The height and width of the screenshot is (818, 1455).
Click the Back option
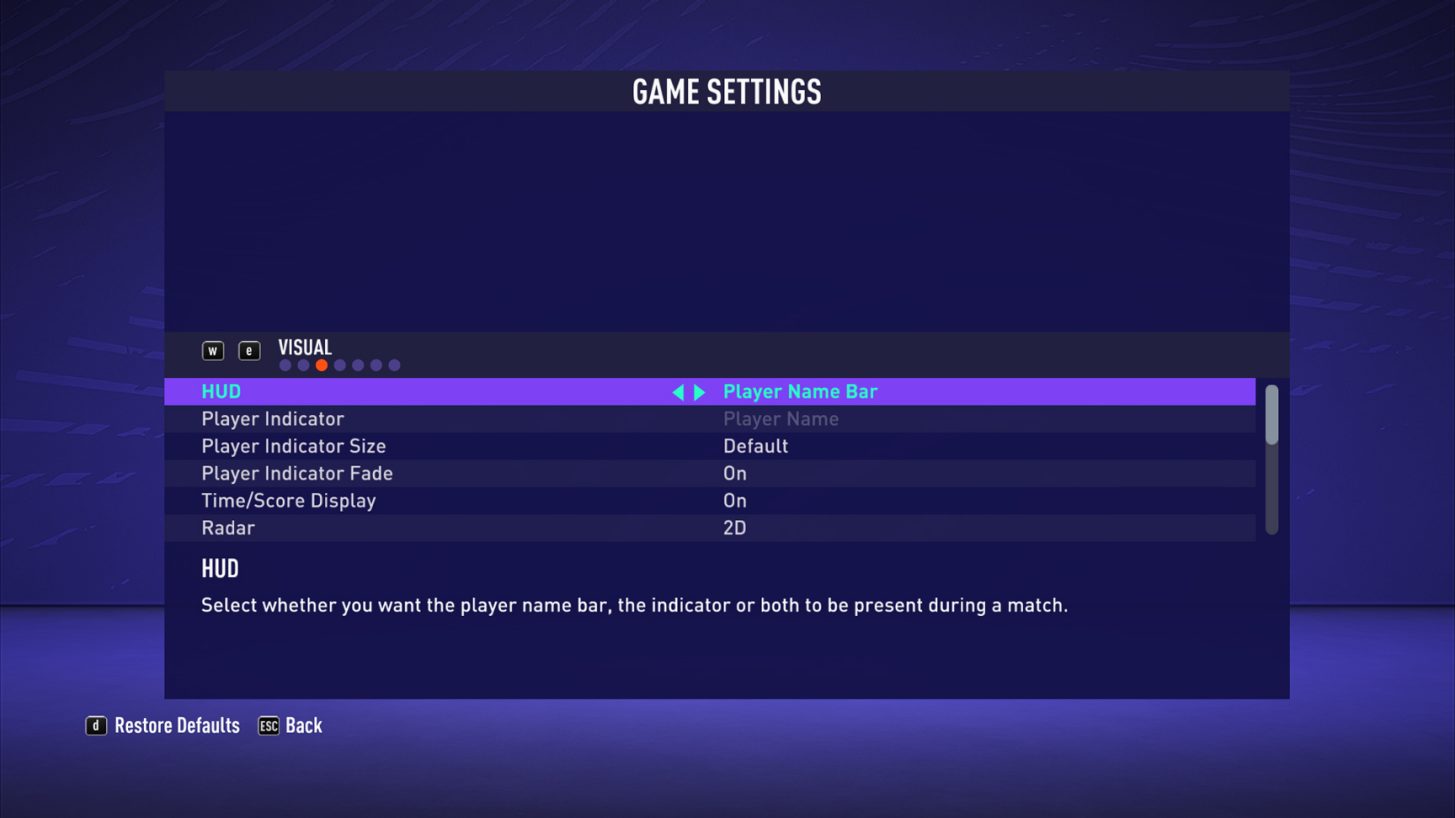(x=305, y=725)
